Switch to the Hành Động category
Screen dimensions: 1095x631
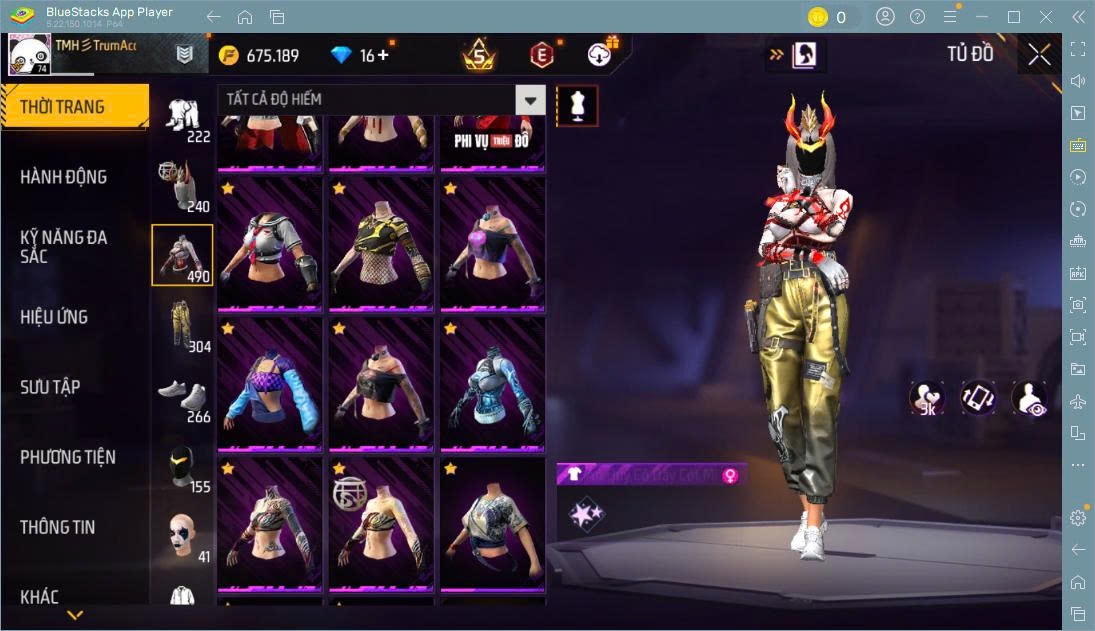click(63, 177)
